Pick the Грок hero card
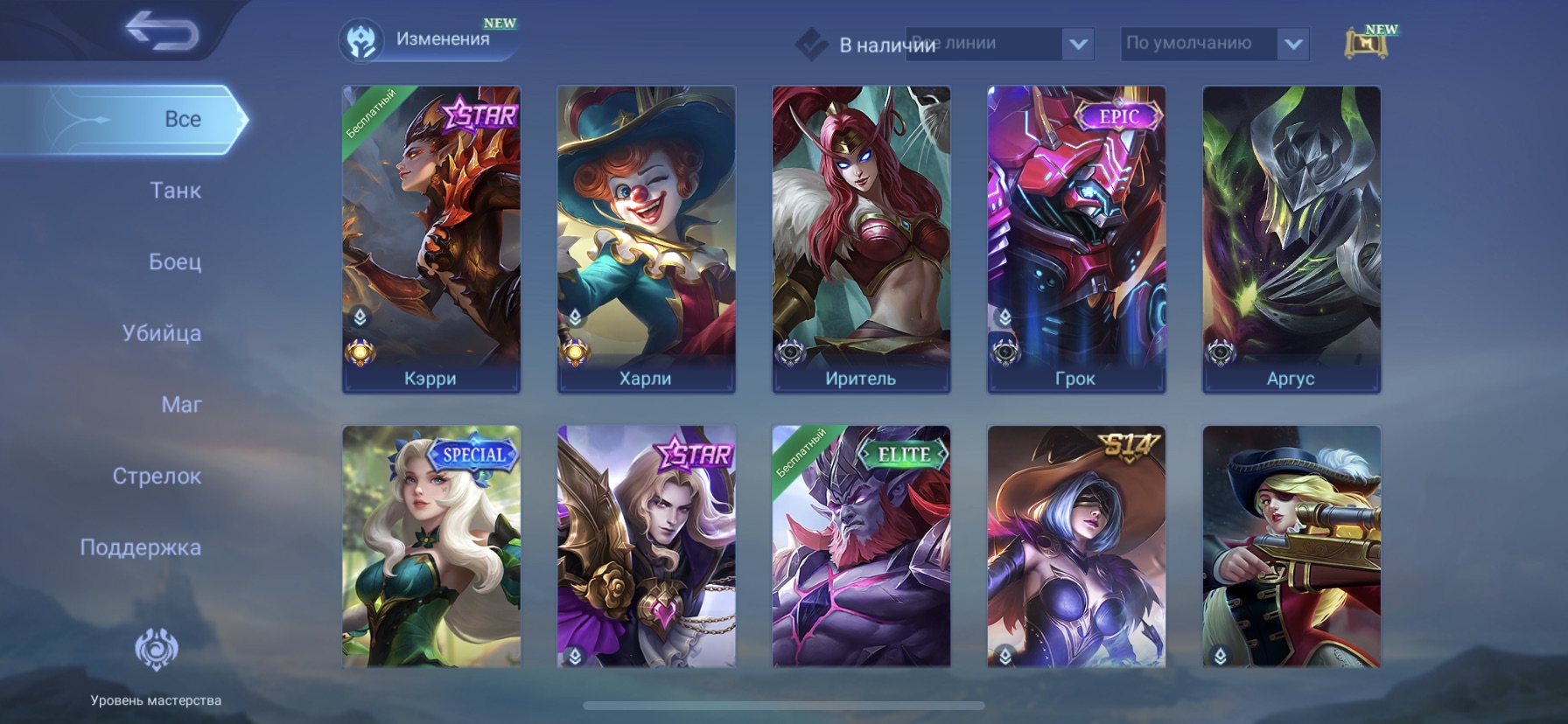This screenshot has width=1568, height=724. pyautogui.click(x=1076, y=239)
